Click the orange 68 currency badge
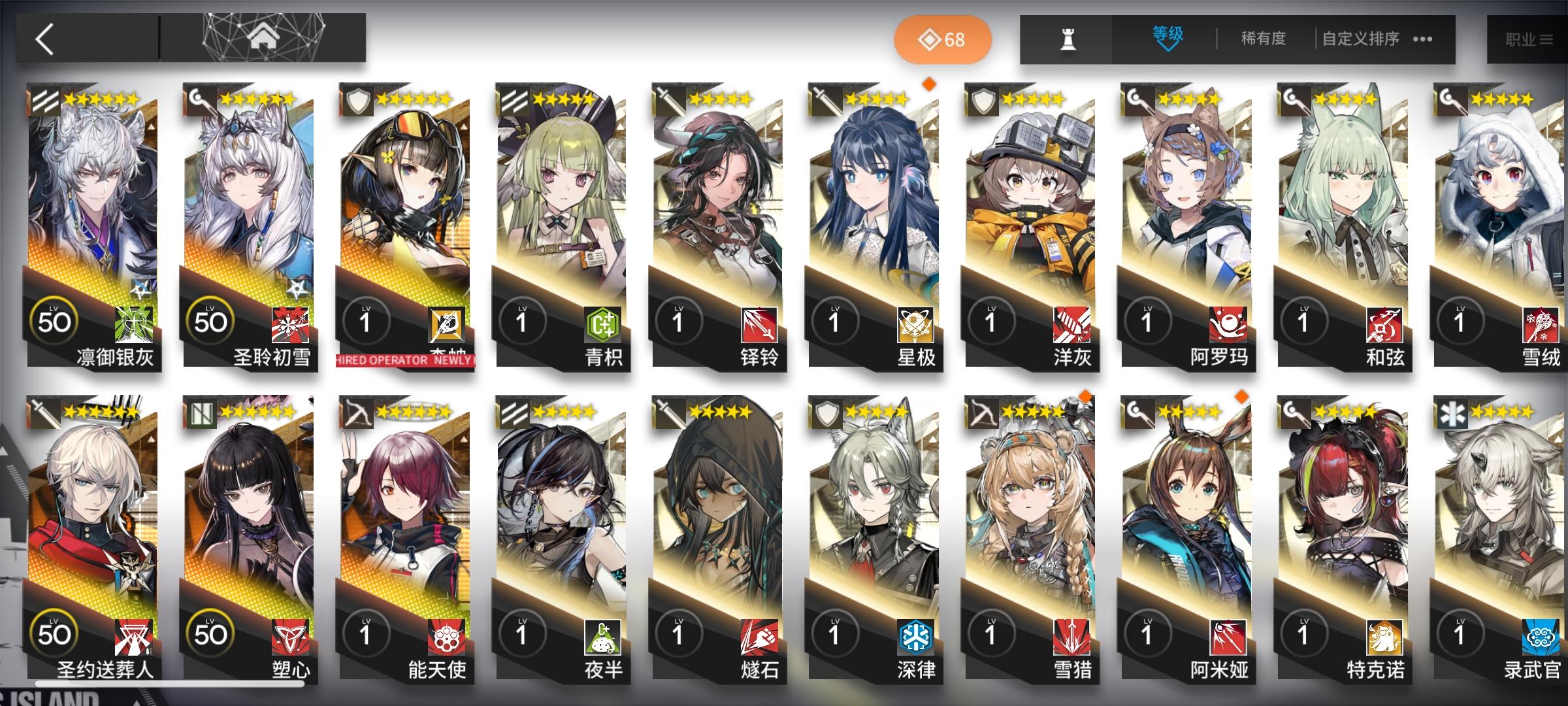 click(x=944, y=39)
